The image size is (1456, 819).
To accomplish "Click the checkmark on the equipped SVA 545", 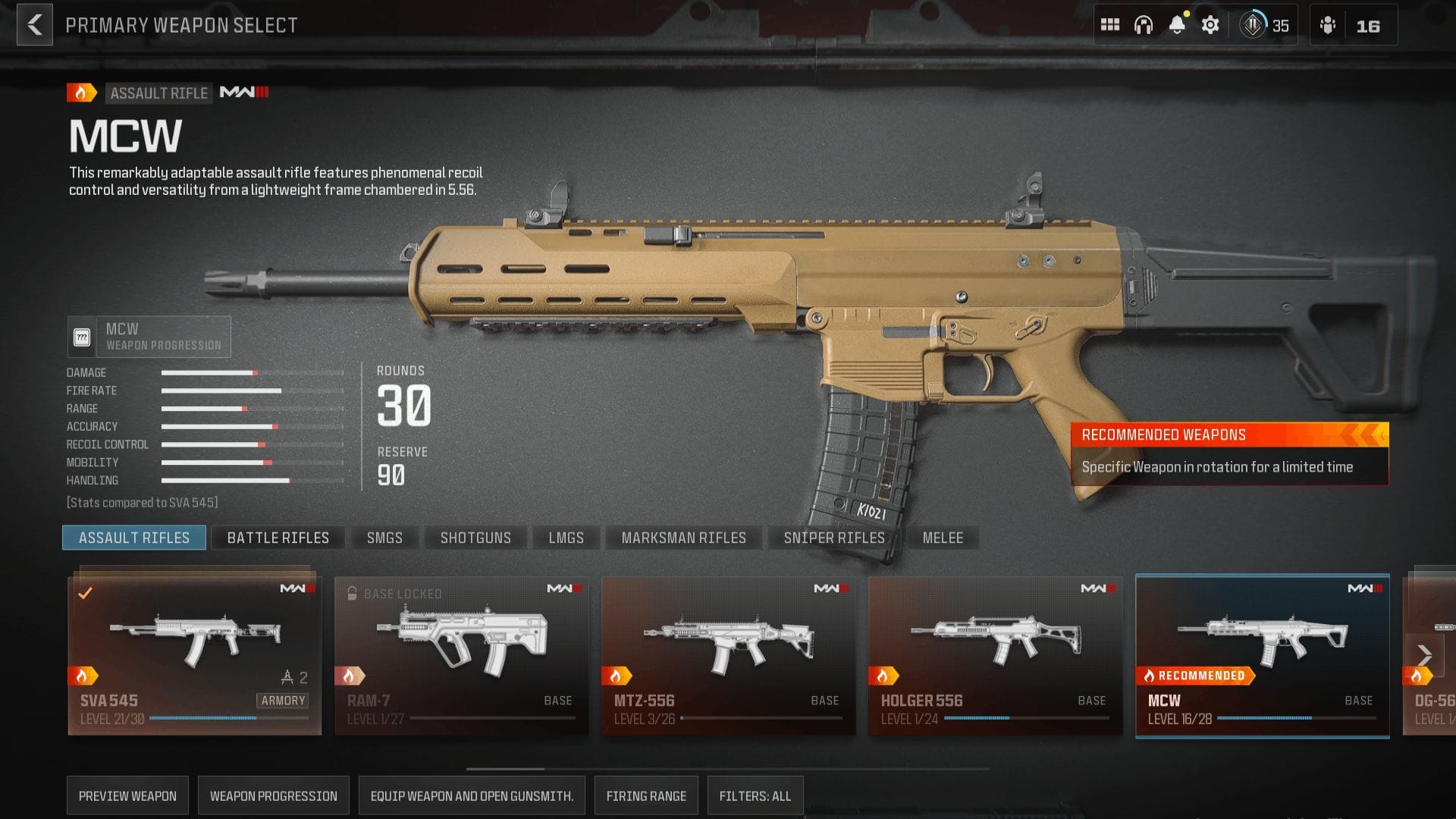I will [x=86, y=594].
